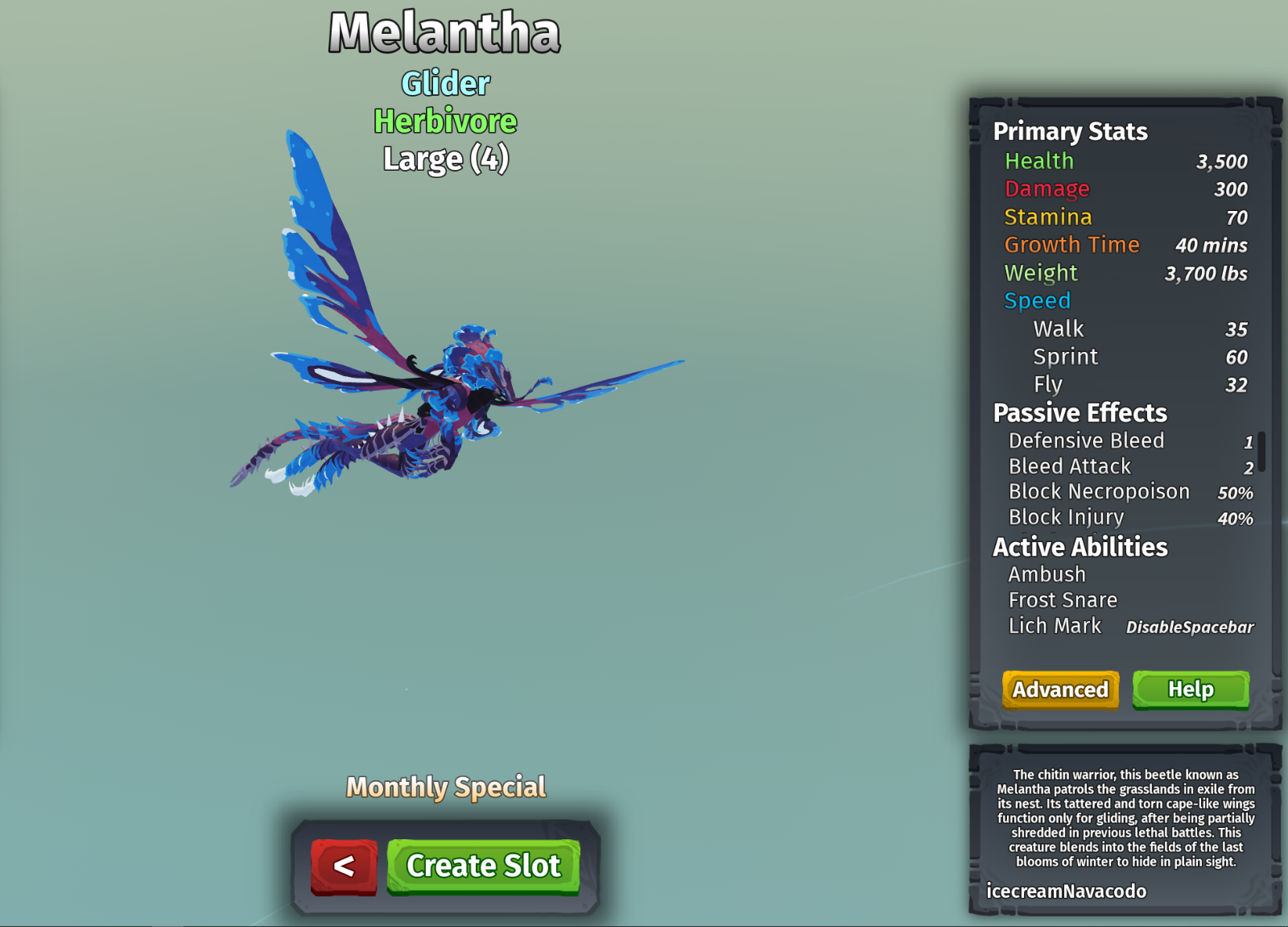Select the Frost Snare ability entry

[1063, 600]
